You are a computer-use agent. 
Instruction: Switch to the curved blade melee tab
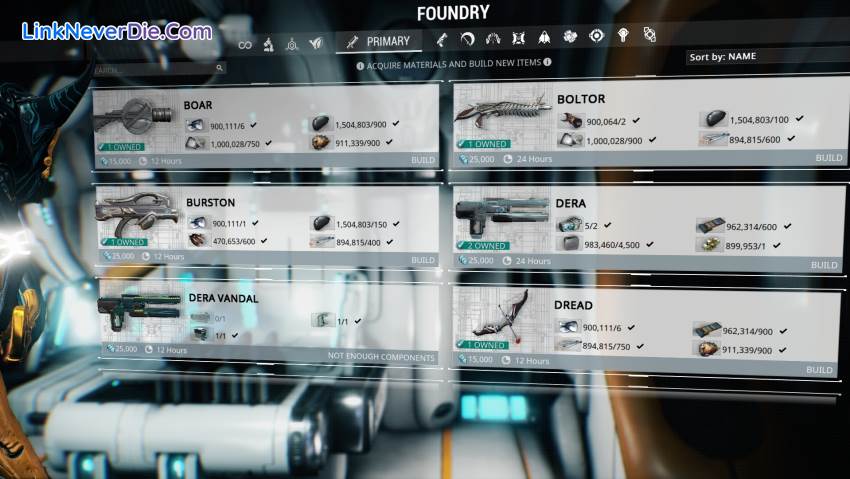[x=467, y=39]
